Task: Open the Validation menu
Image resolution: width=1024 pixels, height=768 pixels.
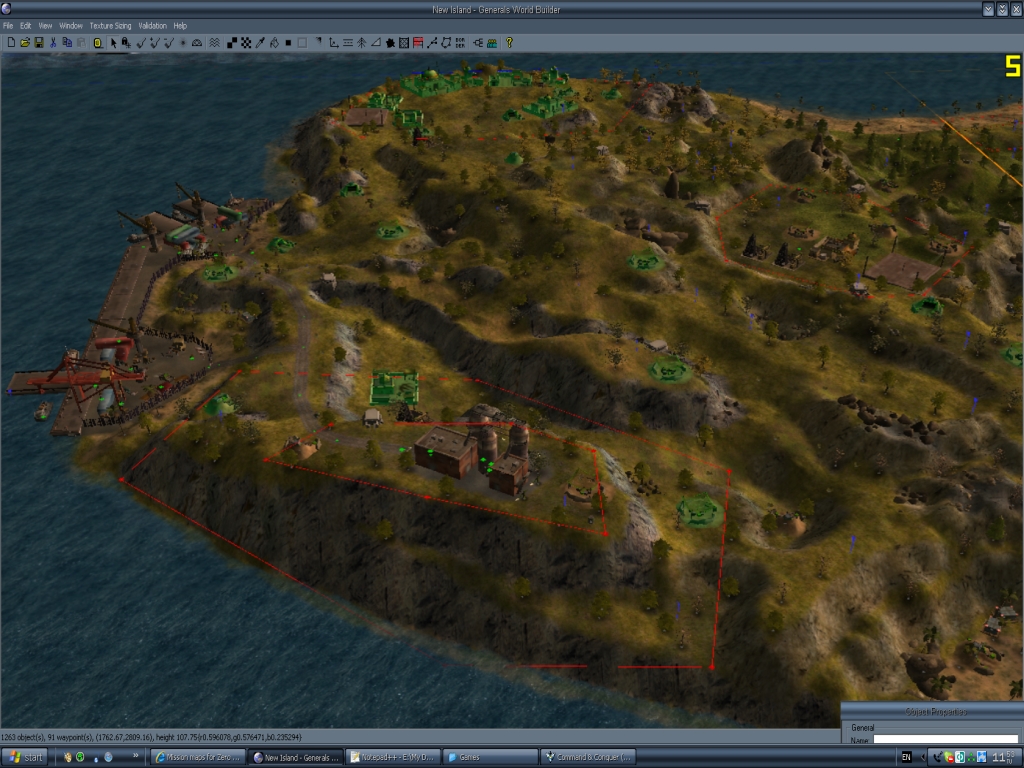Action: [x=153, y=25]
